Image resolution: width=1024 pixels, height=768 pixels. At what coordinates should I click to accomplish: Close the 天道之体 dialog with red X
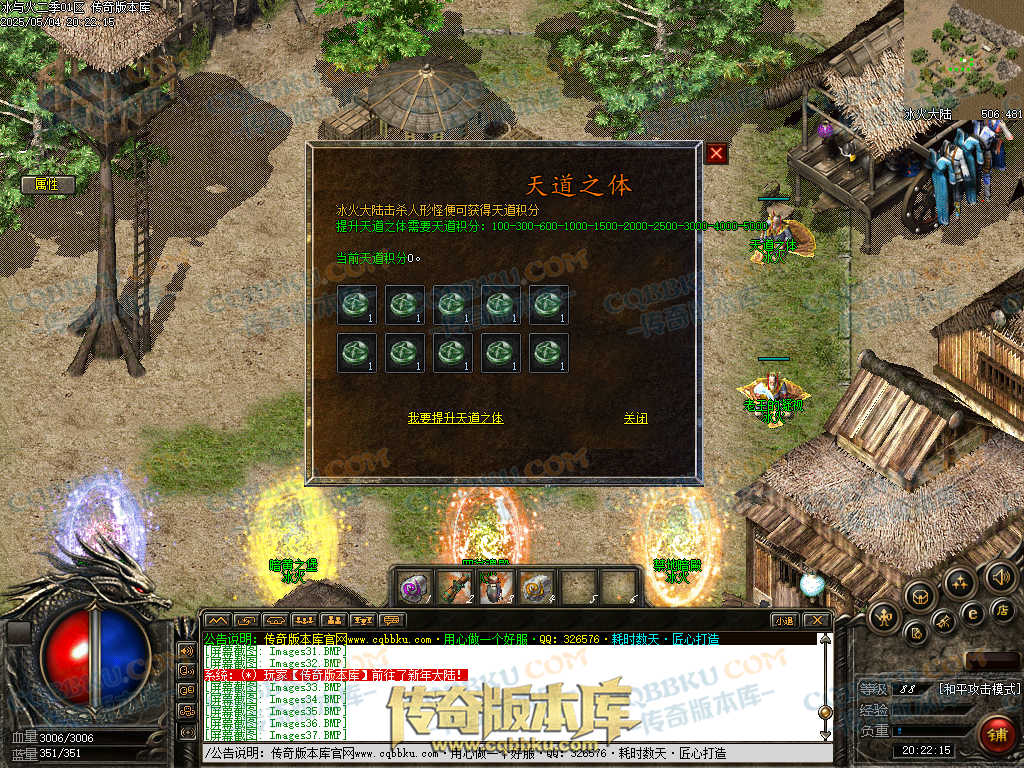(716, 153)
